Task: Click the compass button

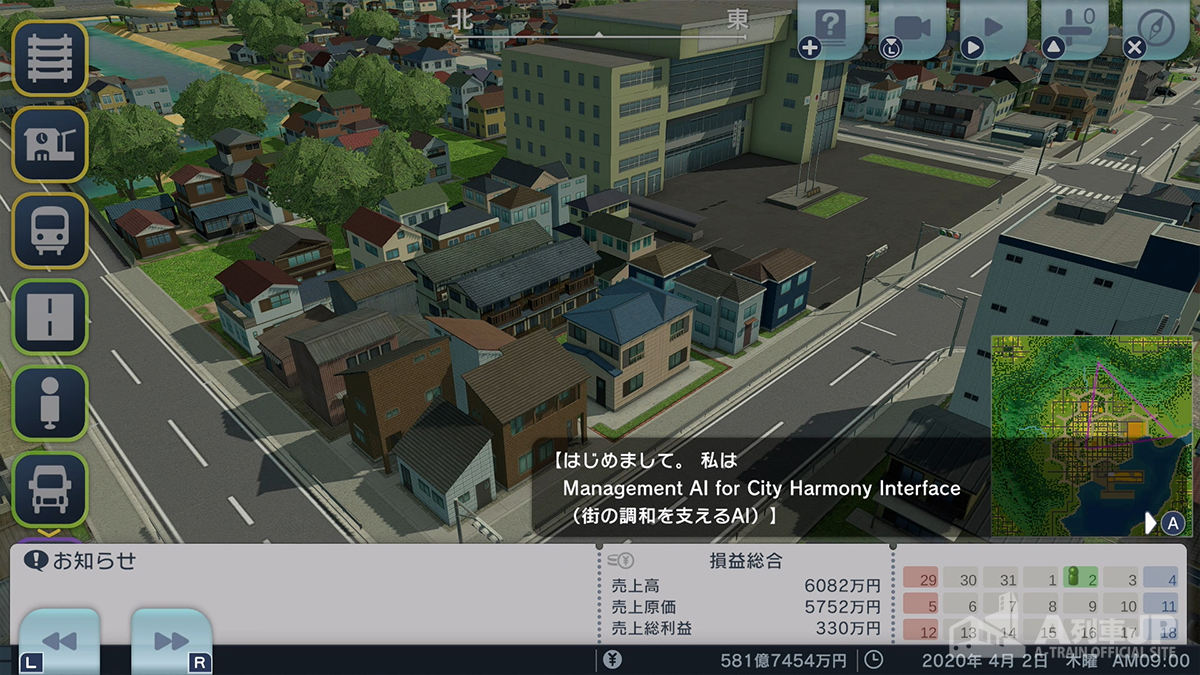Action: (x=1156, y=27)
